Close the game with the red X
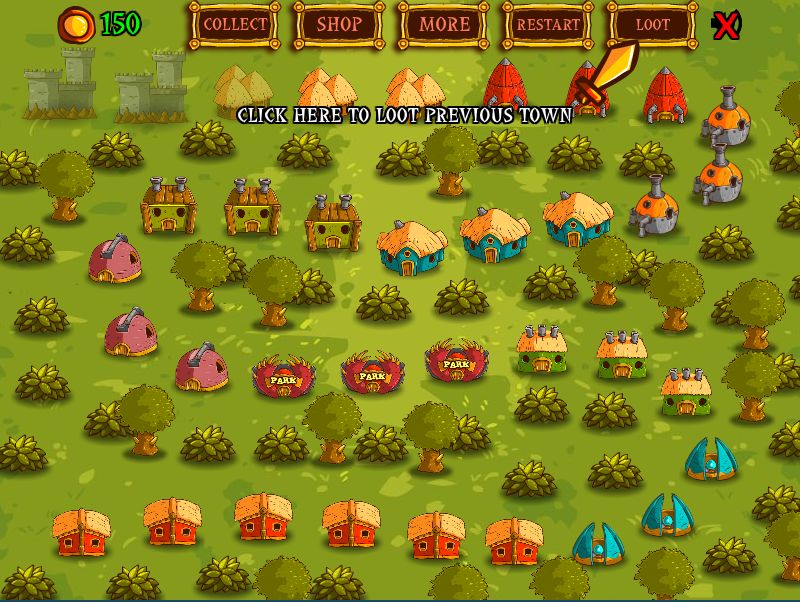Image resolution: width=800 pixels, height=602 pixels. click(727, 25)
